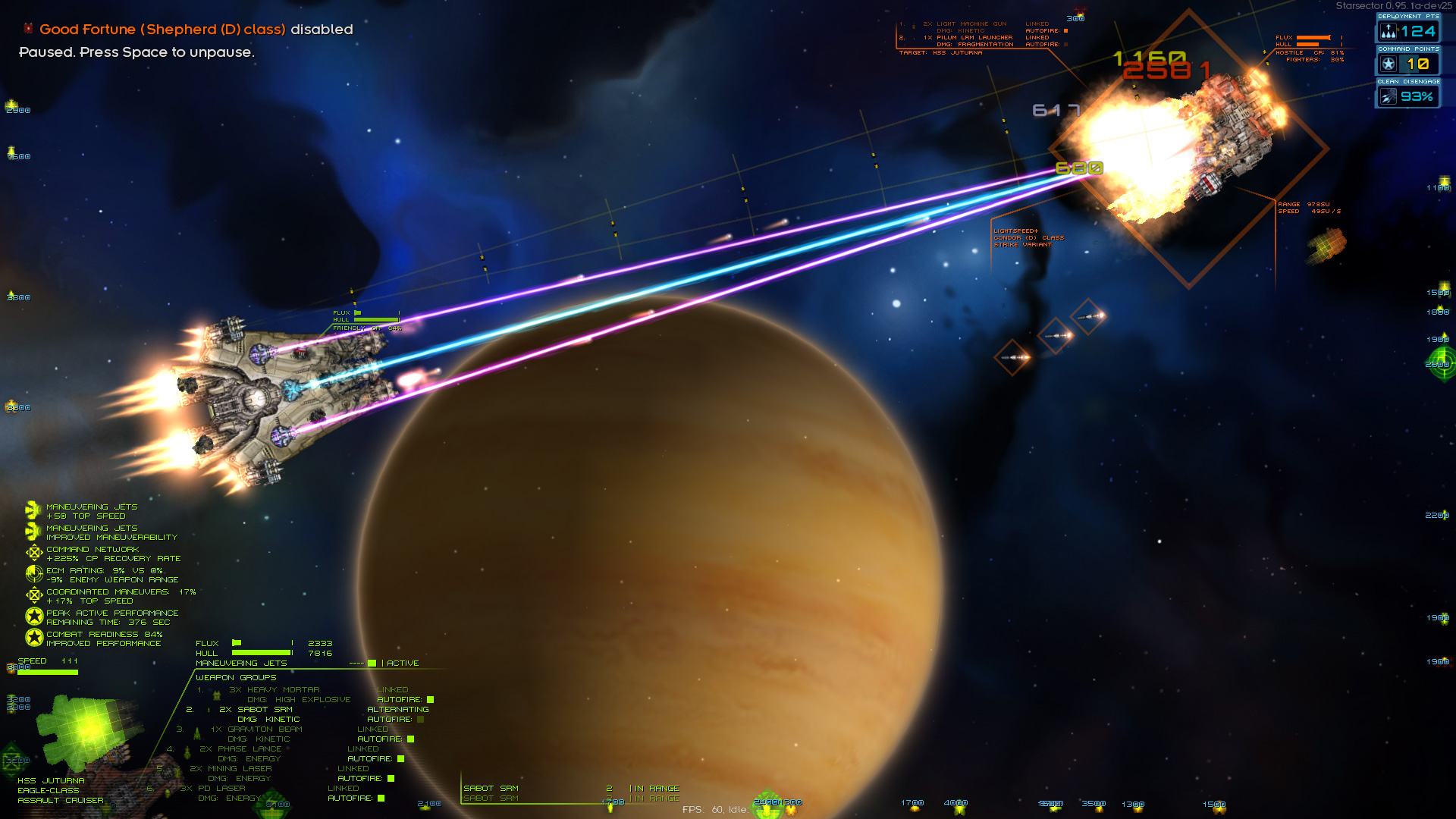Viewport: 1456px width, 819px height.
Task: Toggle autofire for the Heavy Mortar group
Action: 429,699
